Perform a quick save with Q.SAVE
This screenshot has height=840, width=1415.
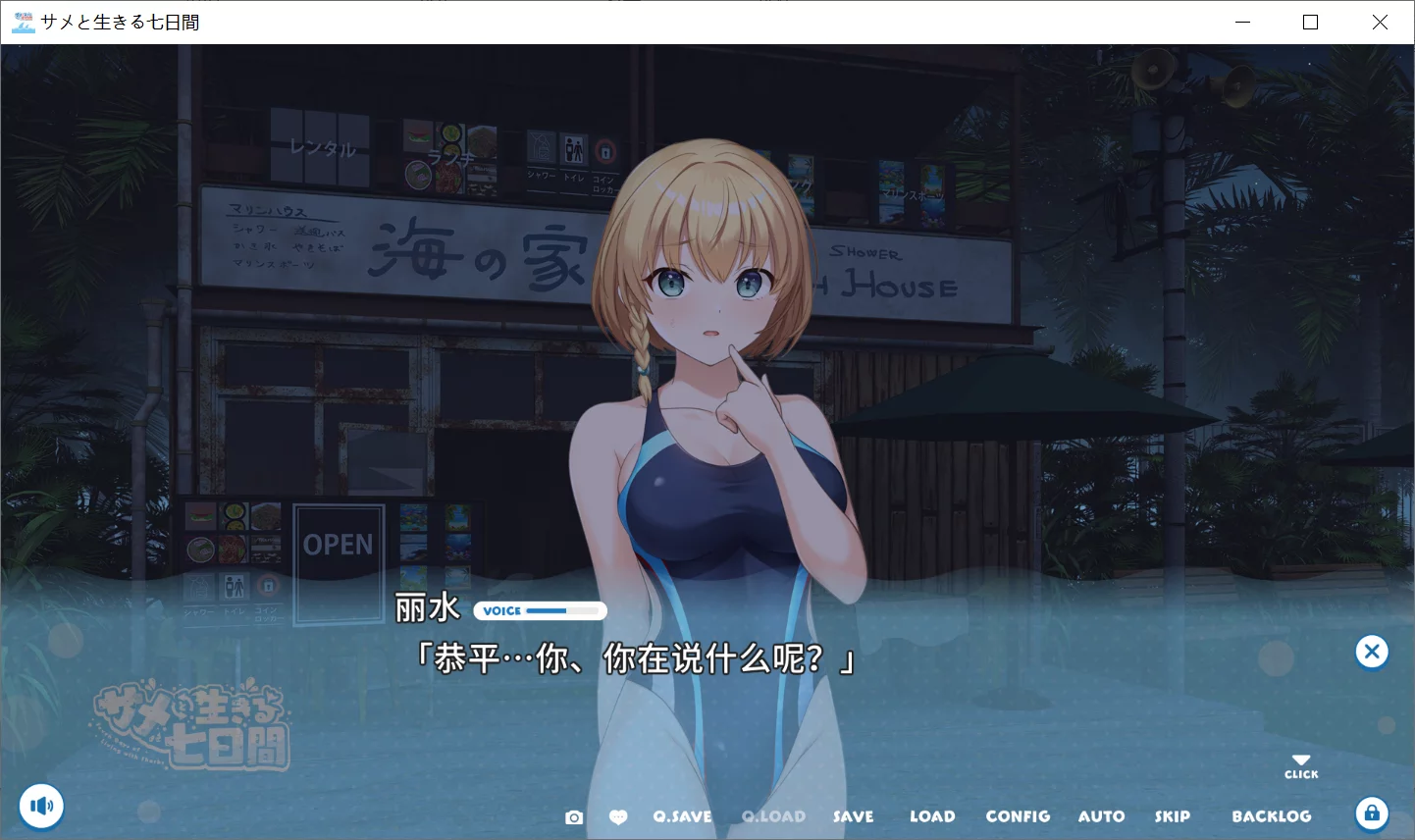coord(682,815)
